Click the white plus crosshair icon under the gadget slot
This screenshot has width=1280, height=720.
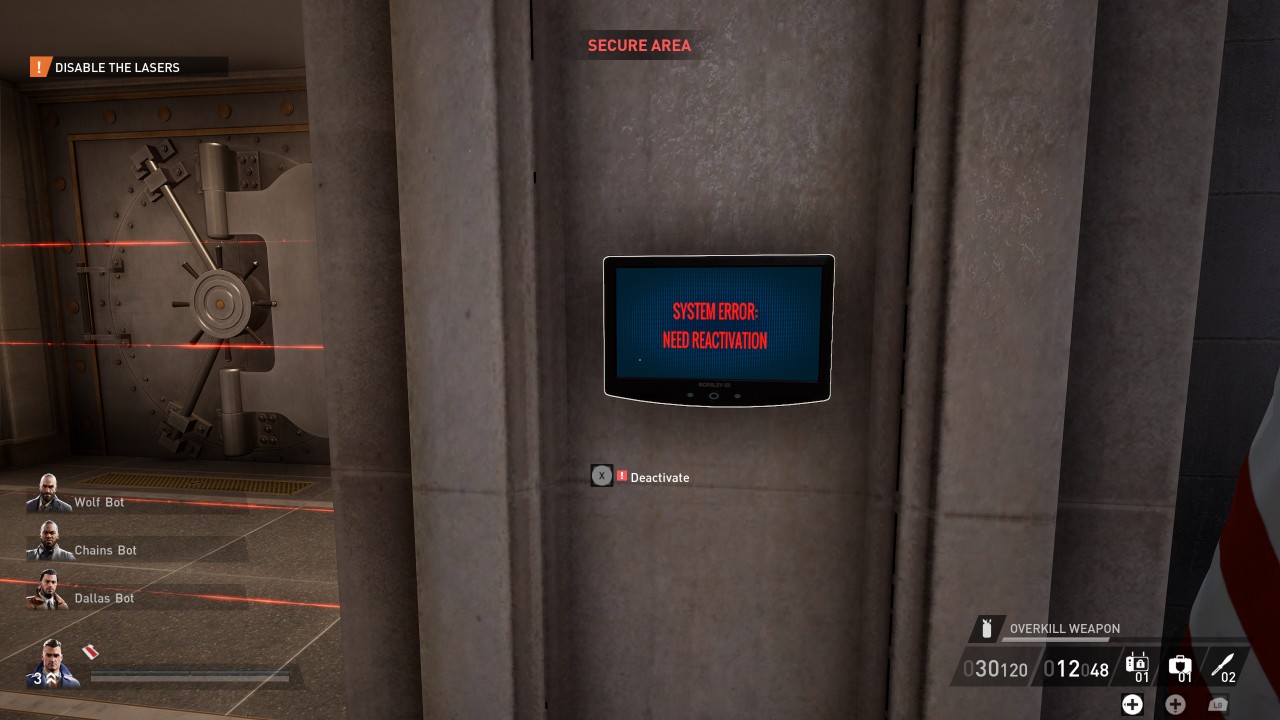point(1132,704)
